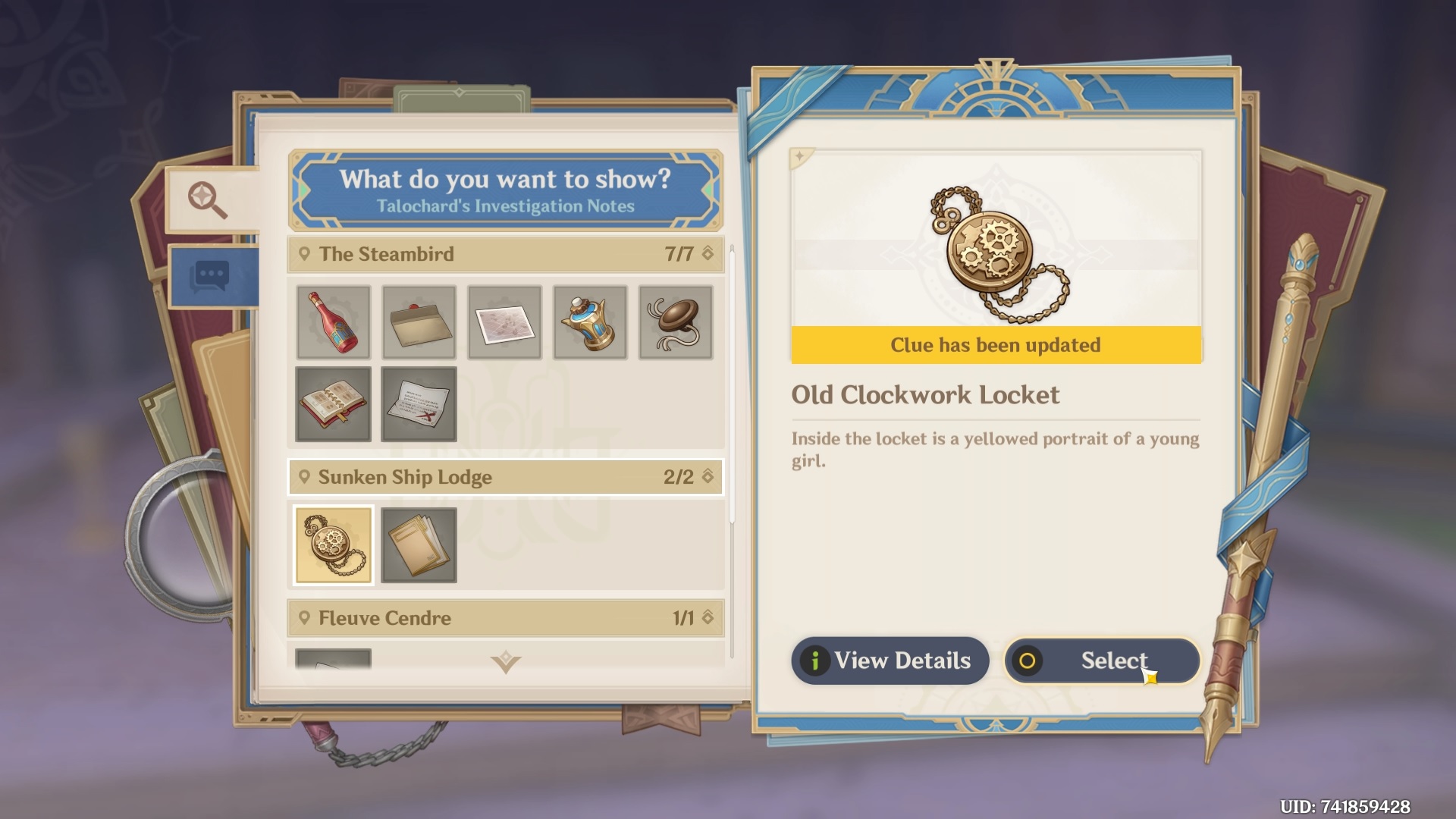Select the Old Clockwork Locket thumbnail
The image size is (1456, 819).
(x=334, y=544)
